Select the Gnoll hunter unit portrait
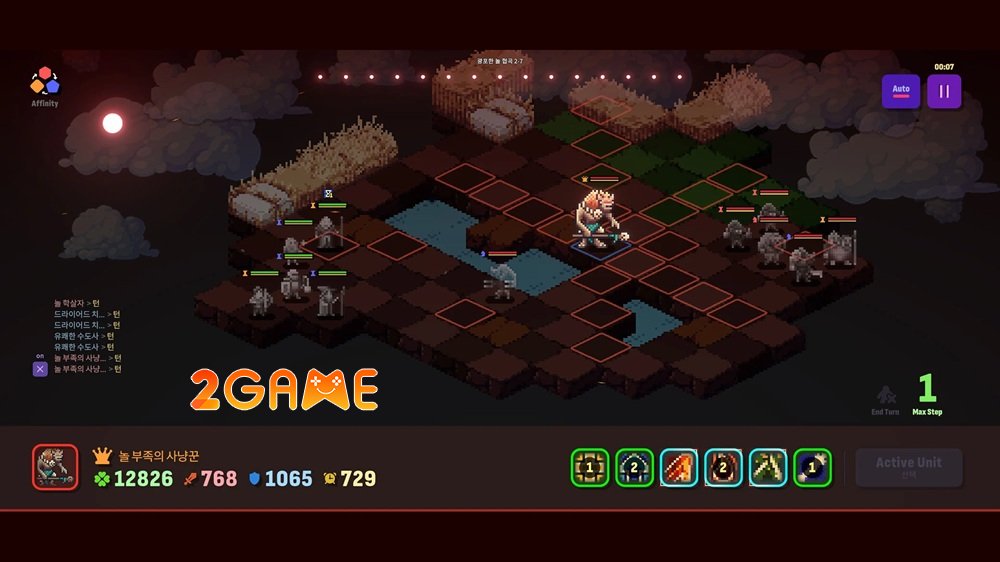This screenshot has height=562, width=1000. [x=55, y=467]
